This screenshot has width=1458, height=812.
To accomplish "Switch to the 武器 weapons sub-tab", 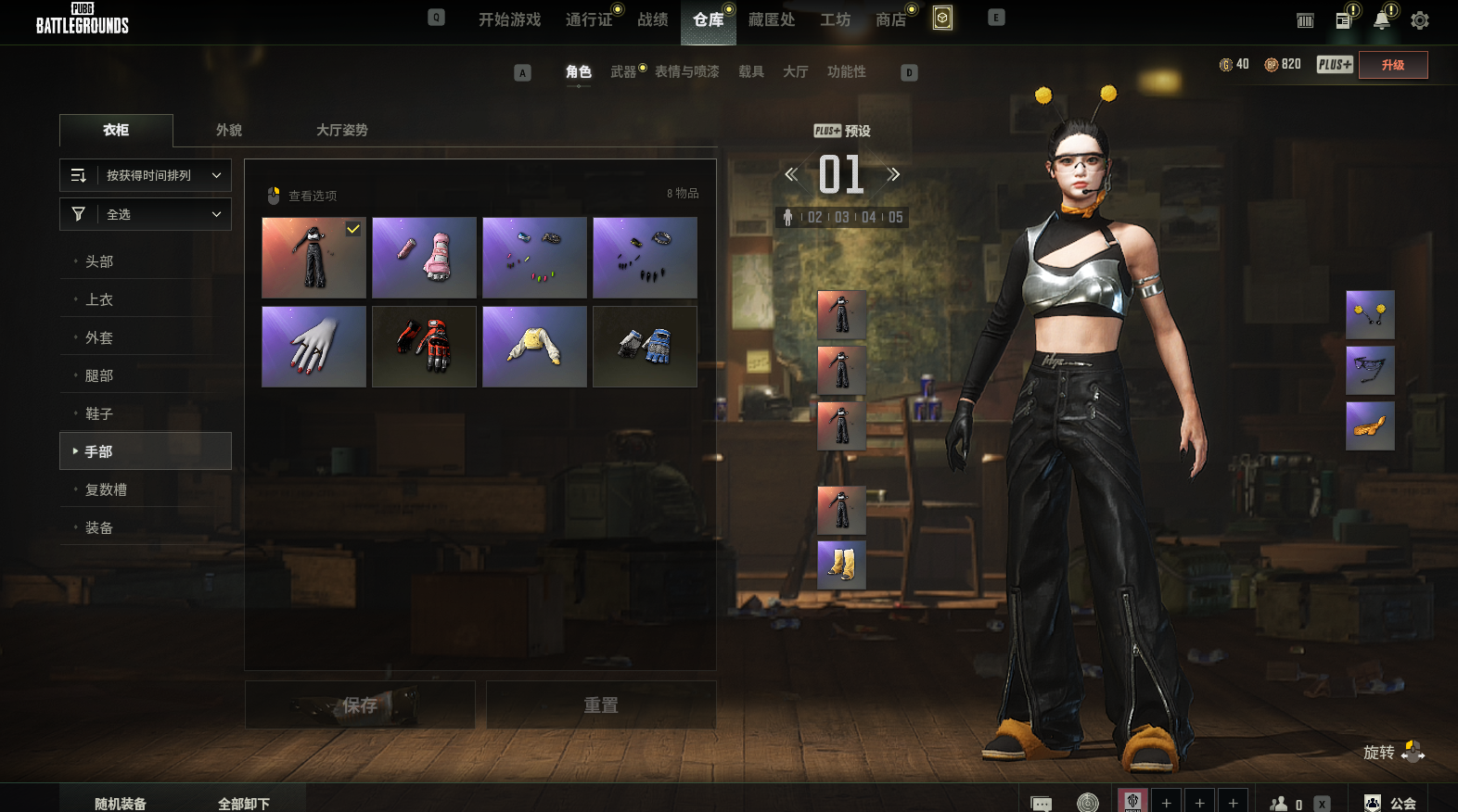I will 623,71.
